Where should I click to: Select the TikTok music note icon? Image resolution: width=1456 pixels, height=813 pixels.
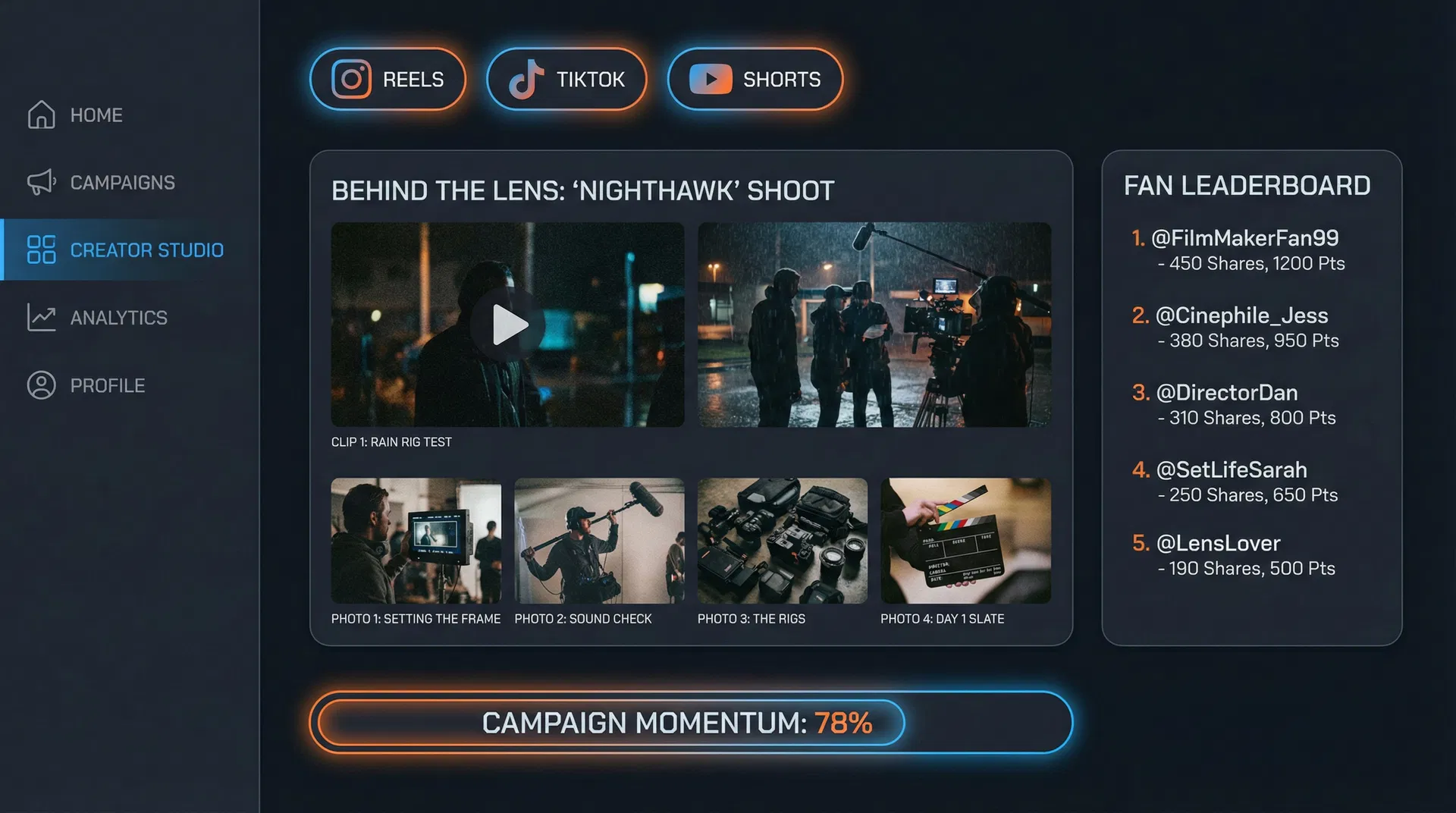531,79
